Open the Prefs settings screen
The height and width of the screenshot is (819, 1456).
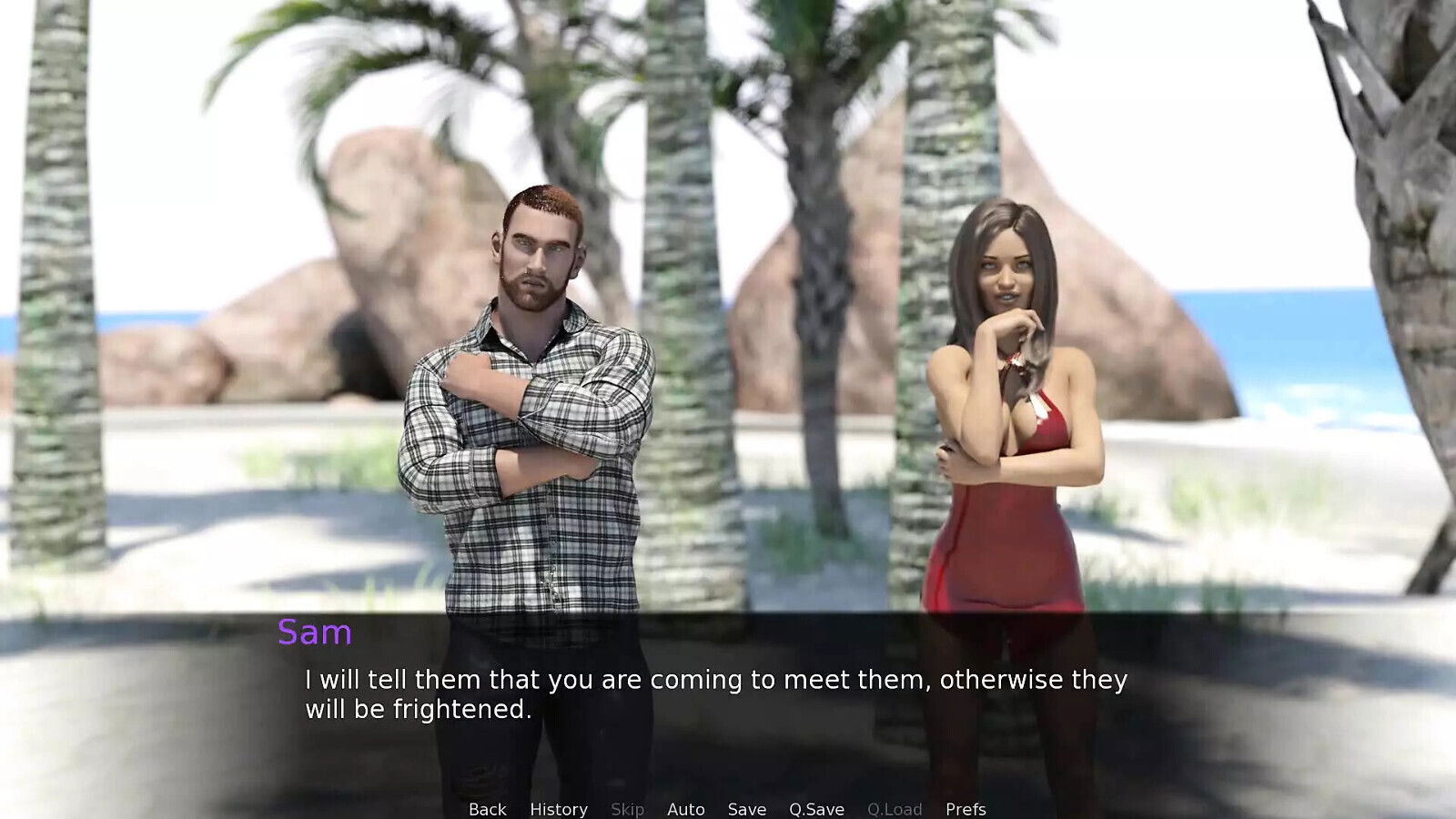966,808
